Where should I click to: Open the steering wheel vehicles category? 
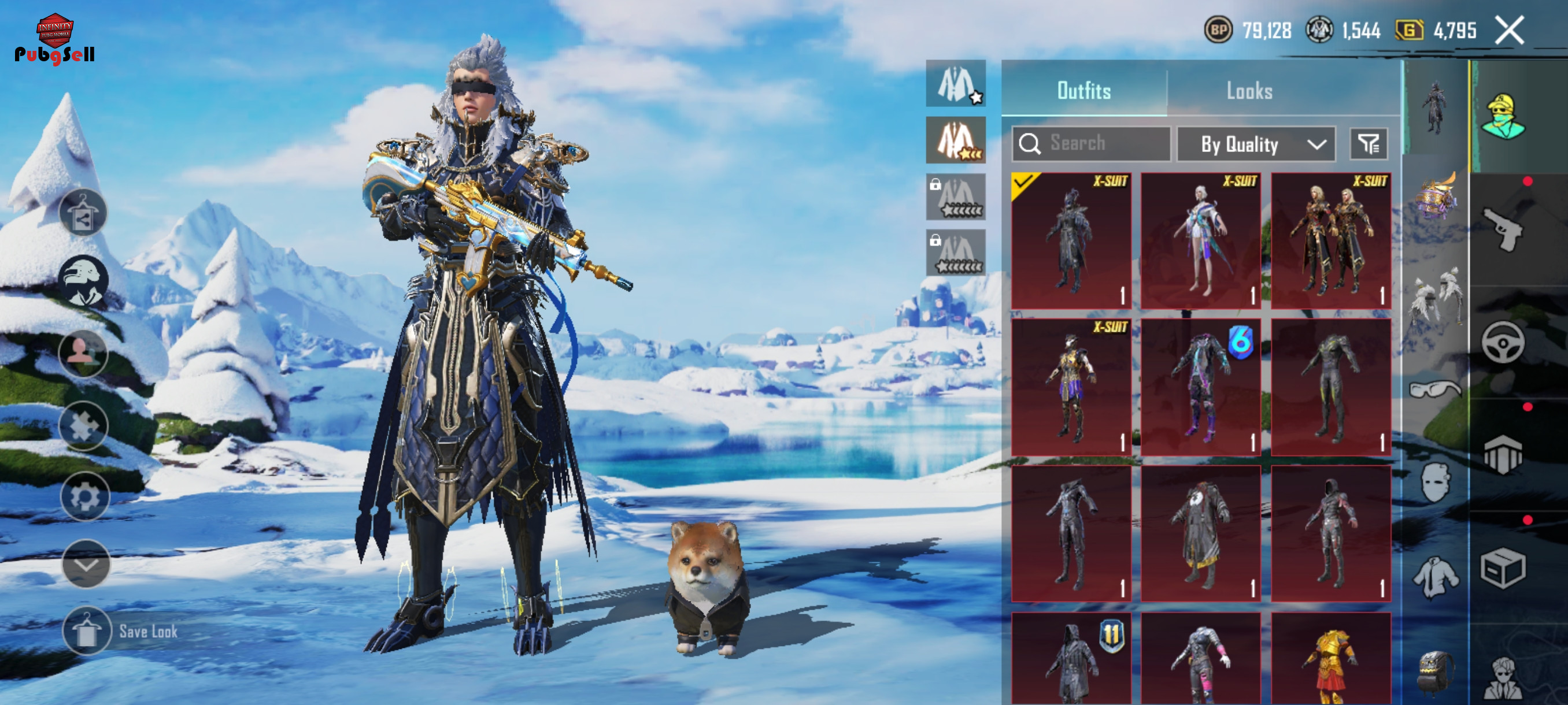click(1502, 343)
